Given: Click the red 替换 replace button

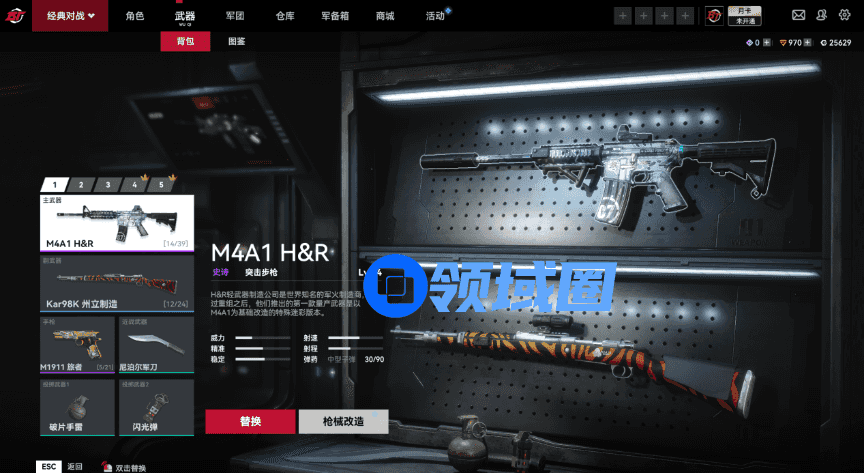Looking at the screenshot, I should (x=250, y=421).
